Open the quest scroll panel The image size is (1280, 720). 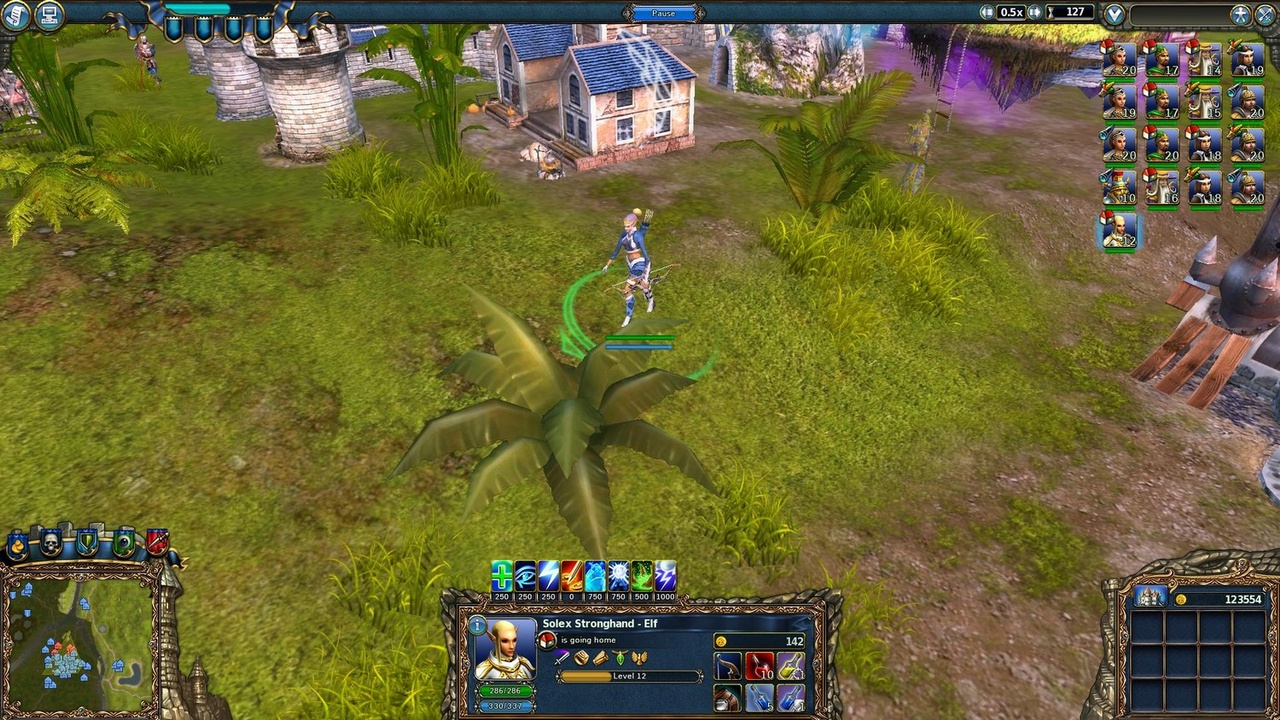[15, 13]
